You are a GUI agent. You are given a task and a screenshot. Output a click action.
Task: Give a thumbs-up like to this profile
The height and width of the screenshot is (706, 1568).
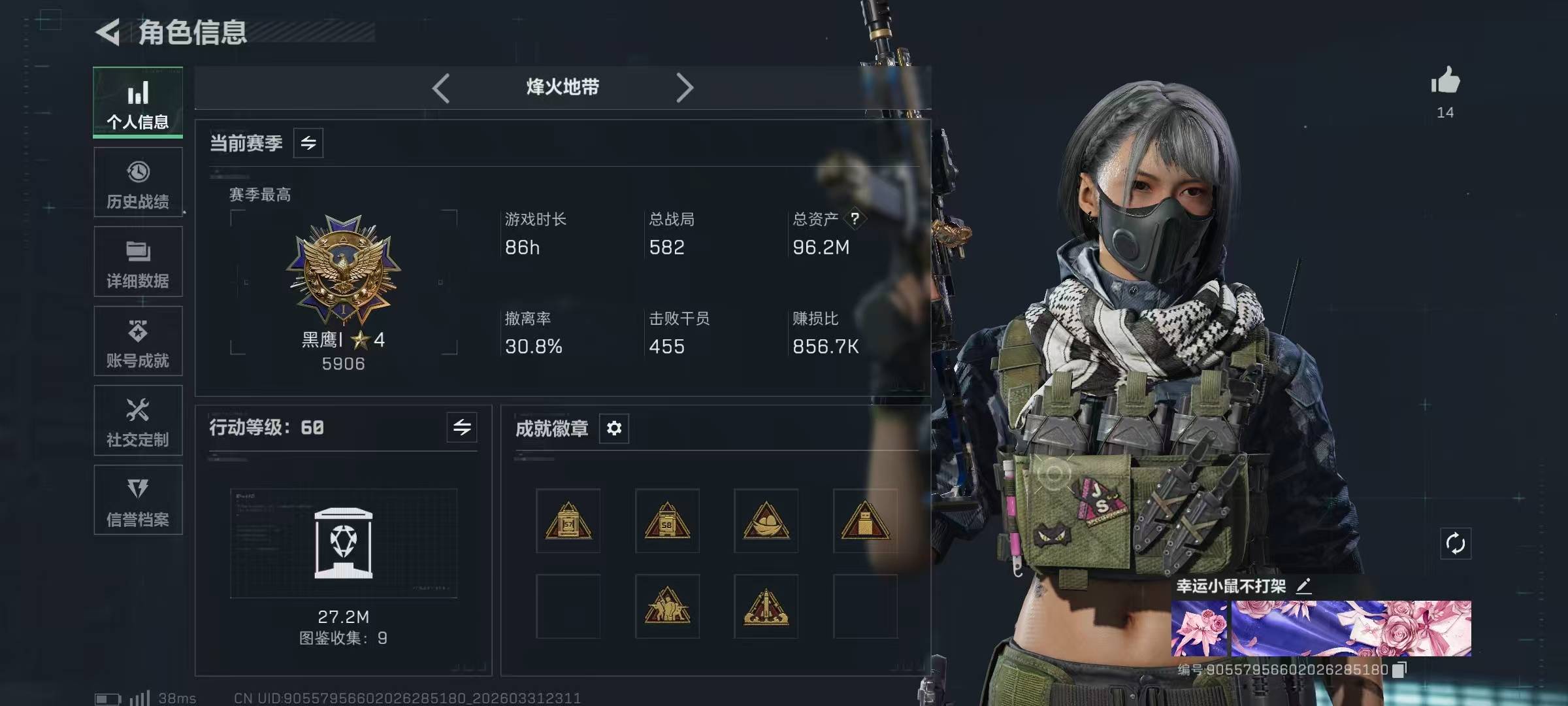coord(1445,82)
